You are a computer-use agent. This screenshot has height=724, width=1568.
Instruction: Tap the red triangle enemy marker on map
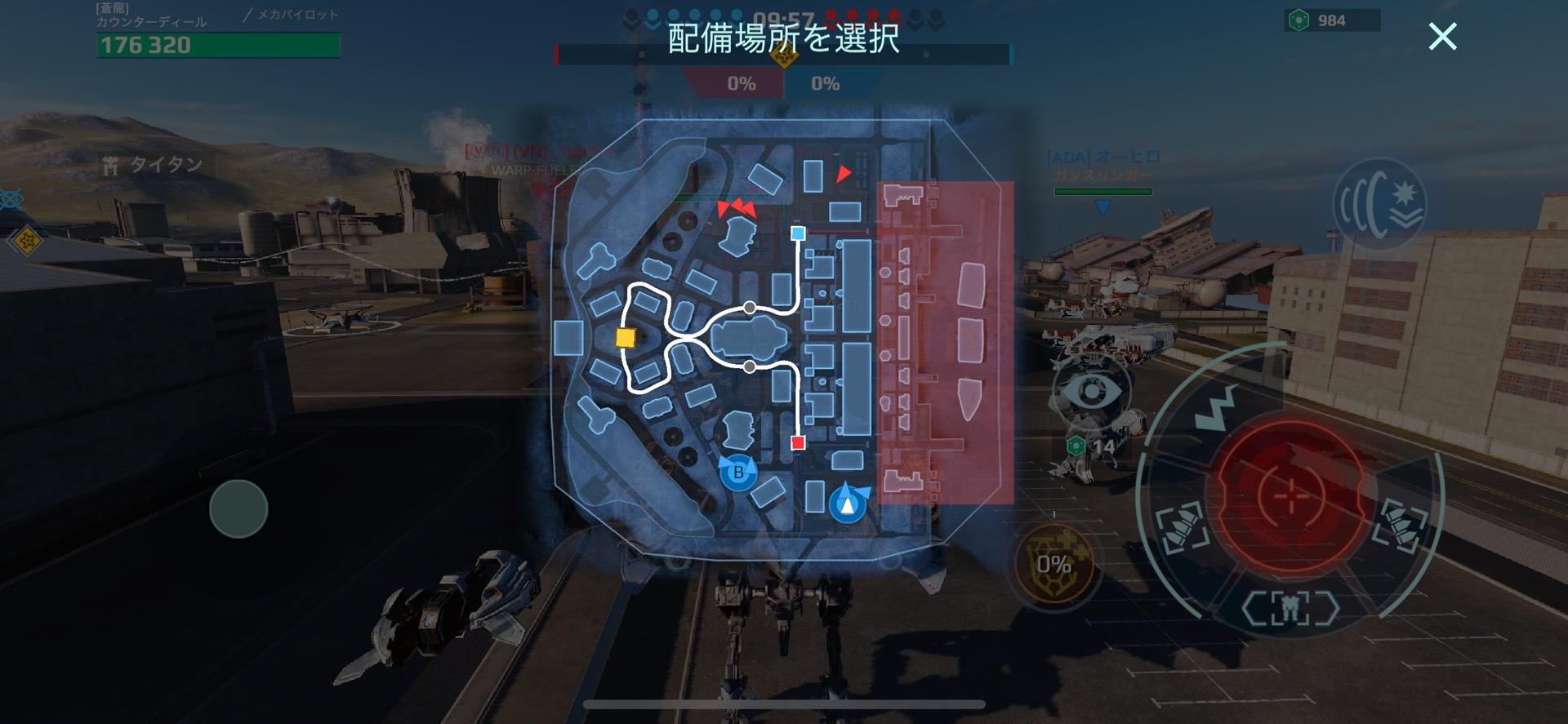842,172
